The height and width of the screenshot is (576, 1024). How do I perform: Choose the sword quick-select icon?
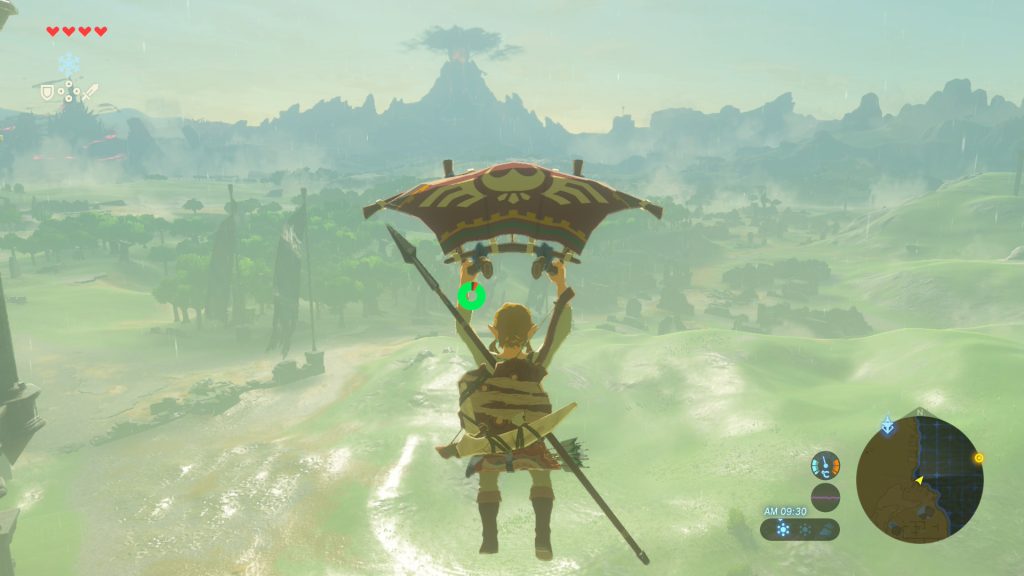91,92
